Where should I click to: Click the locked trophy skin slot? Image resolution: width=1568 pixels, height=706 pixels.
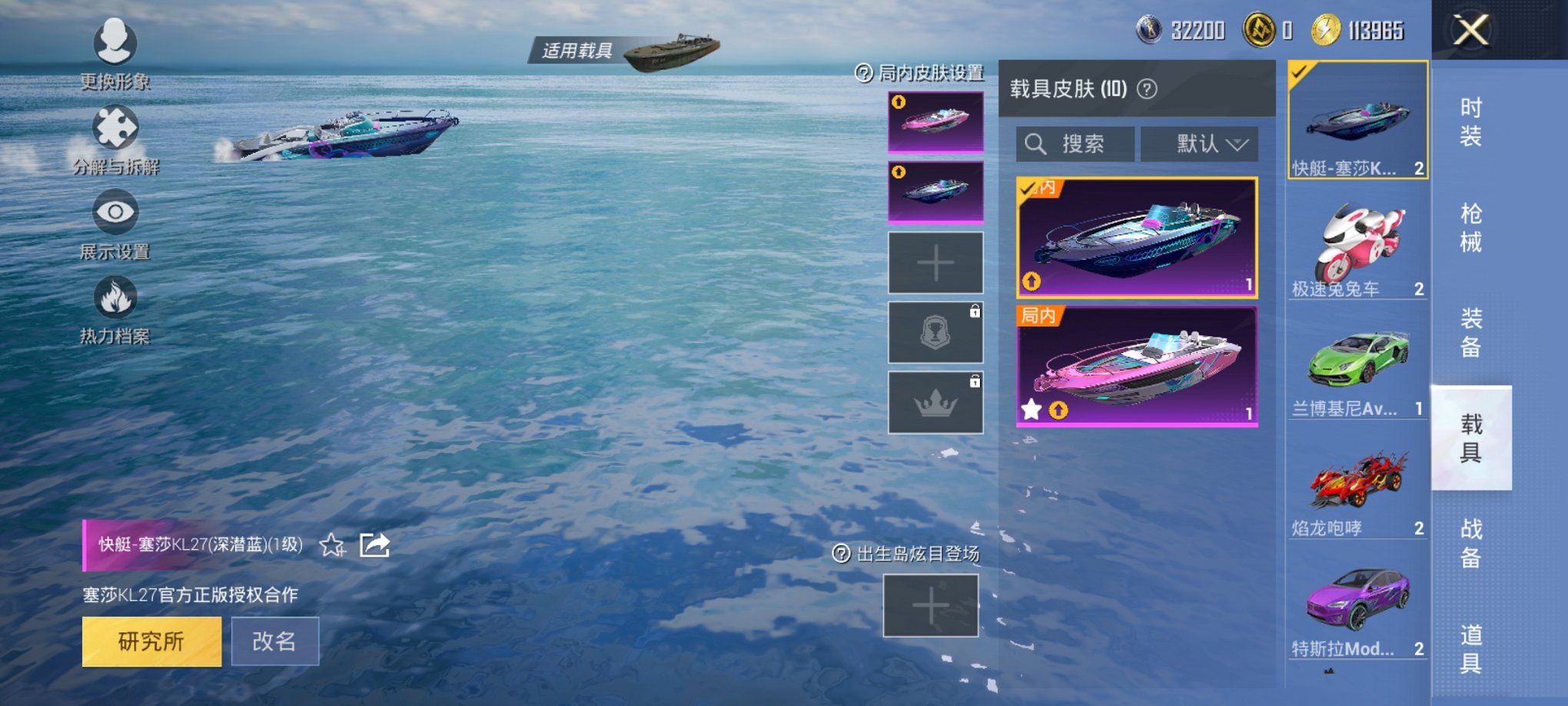coord(935,332)
